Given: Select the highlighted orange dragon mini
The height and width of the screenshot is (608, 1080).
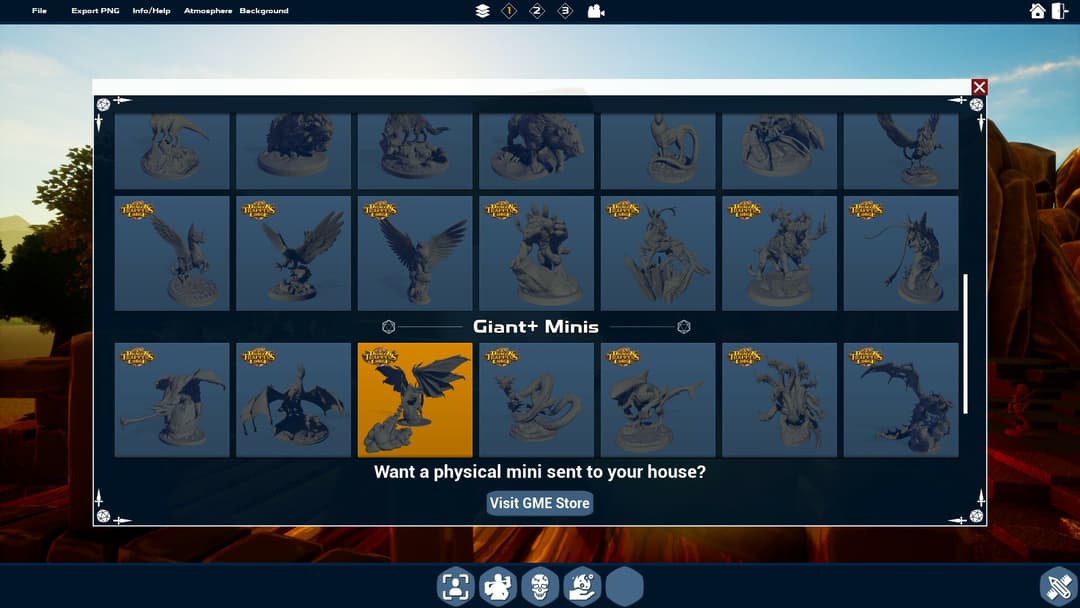Looking at the screenshot, I should [x=415, y=399].
